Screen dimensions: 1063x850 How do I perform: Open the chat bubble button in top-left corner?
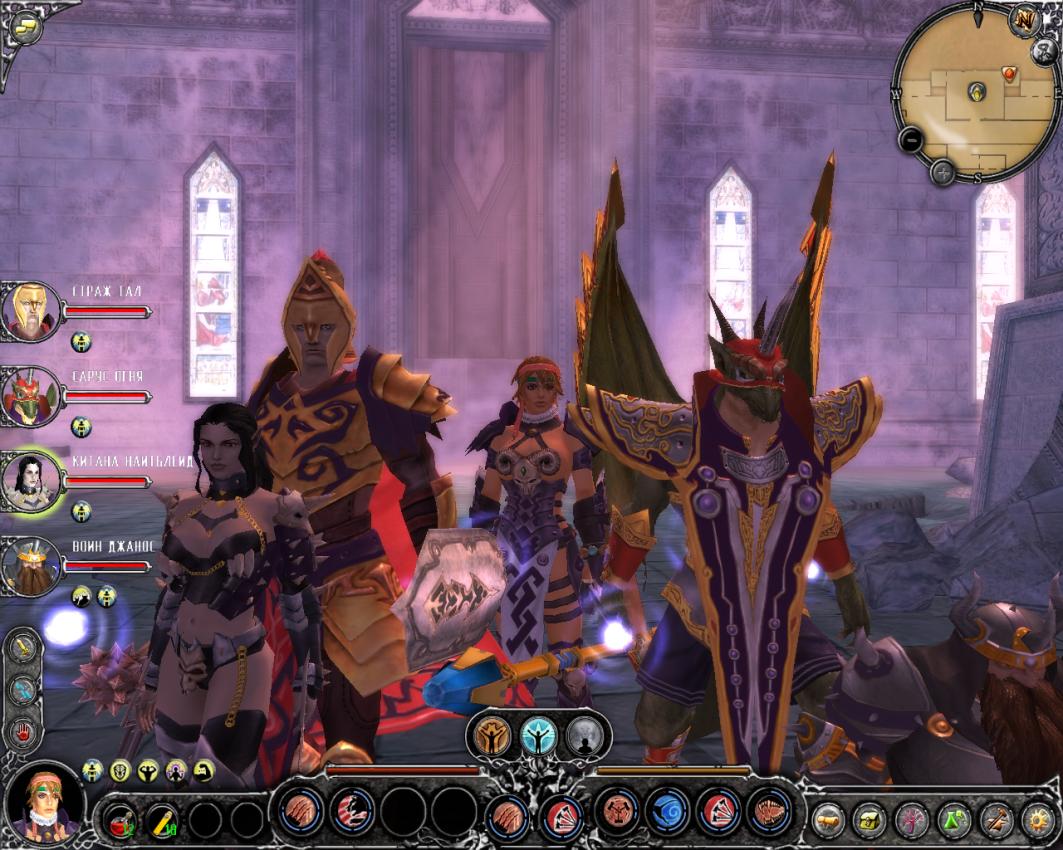(x=26, y=26)
